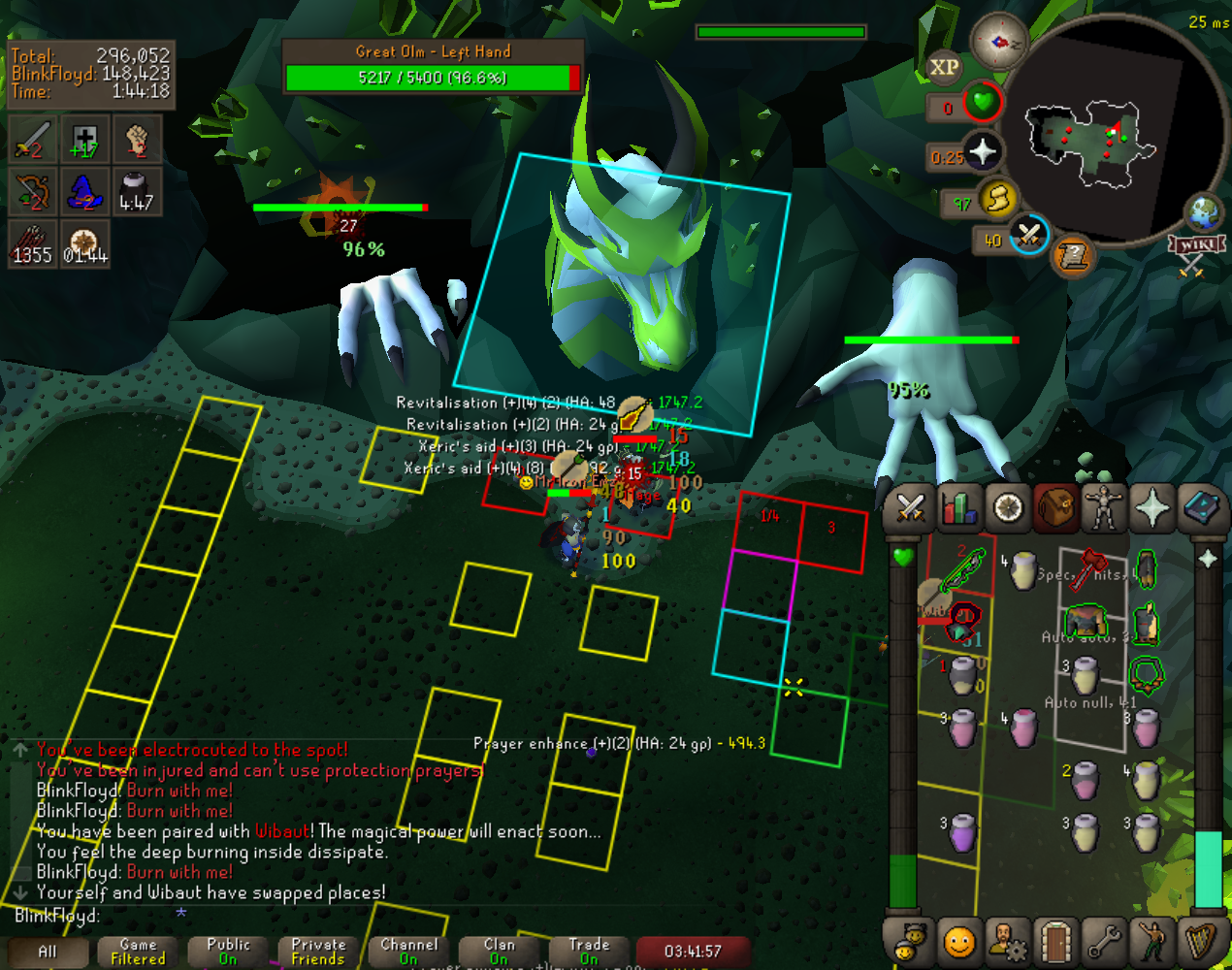Show All chat messages
This screenshot has height=970, width=1232.
(x=47, y=951)
